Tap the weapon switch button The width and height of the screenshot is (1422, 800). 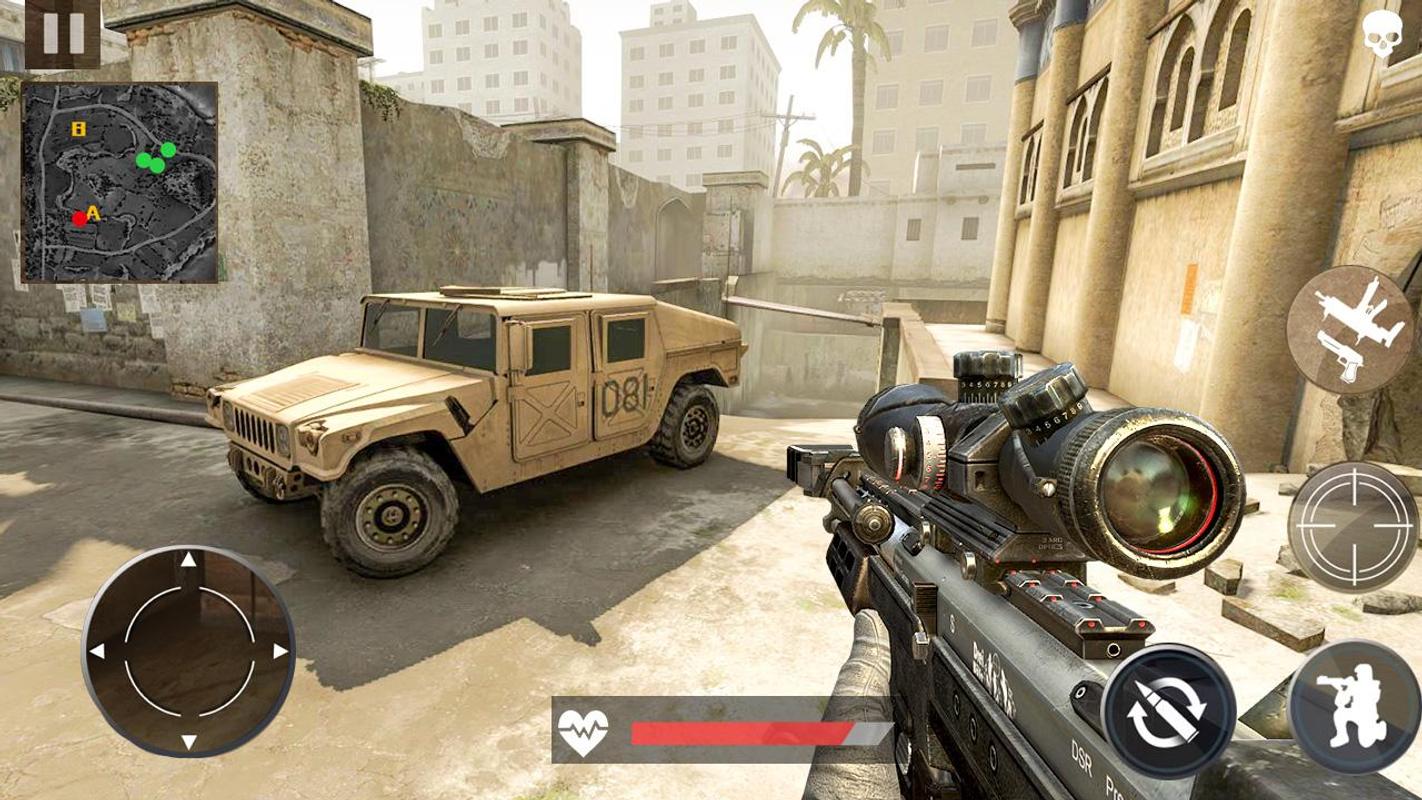pos(1349,330)
